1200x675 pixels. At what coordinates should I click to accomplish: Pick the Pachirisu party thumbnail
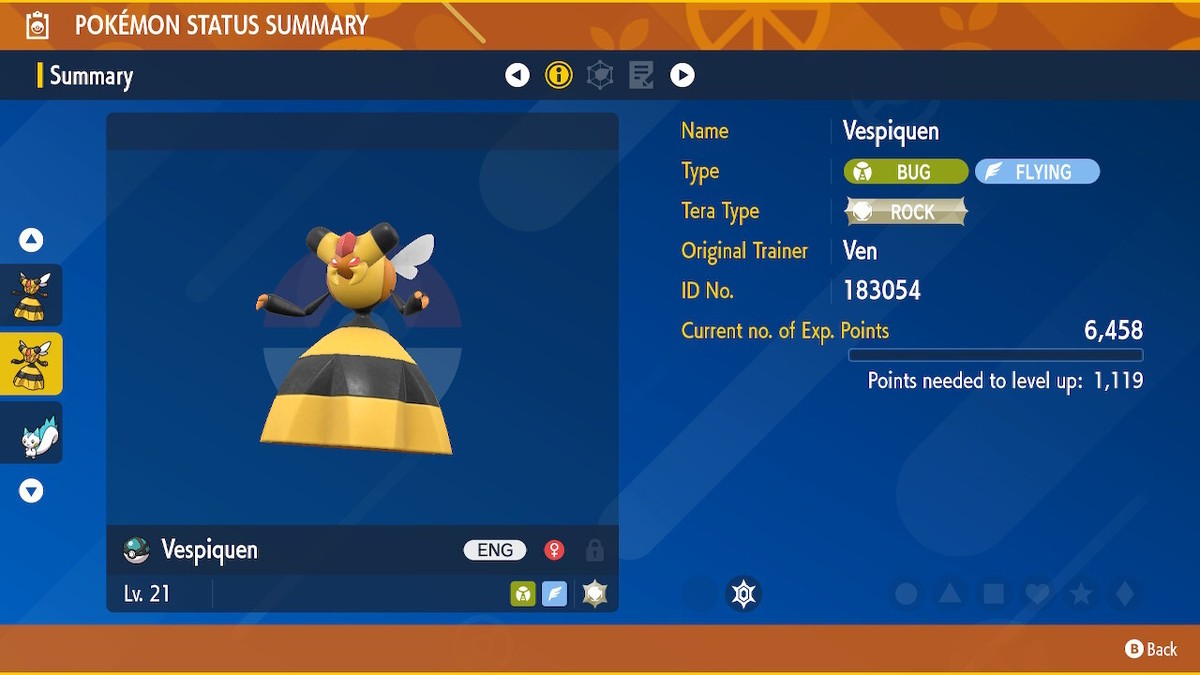31,433
